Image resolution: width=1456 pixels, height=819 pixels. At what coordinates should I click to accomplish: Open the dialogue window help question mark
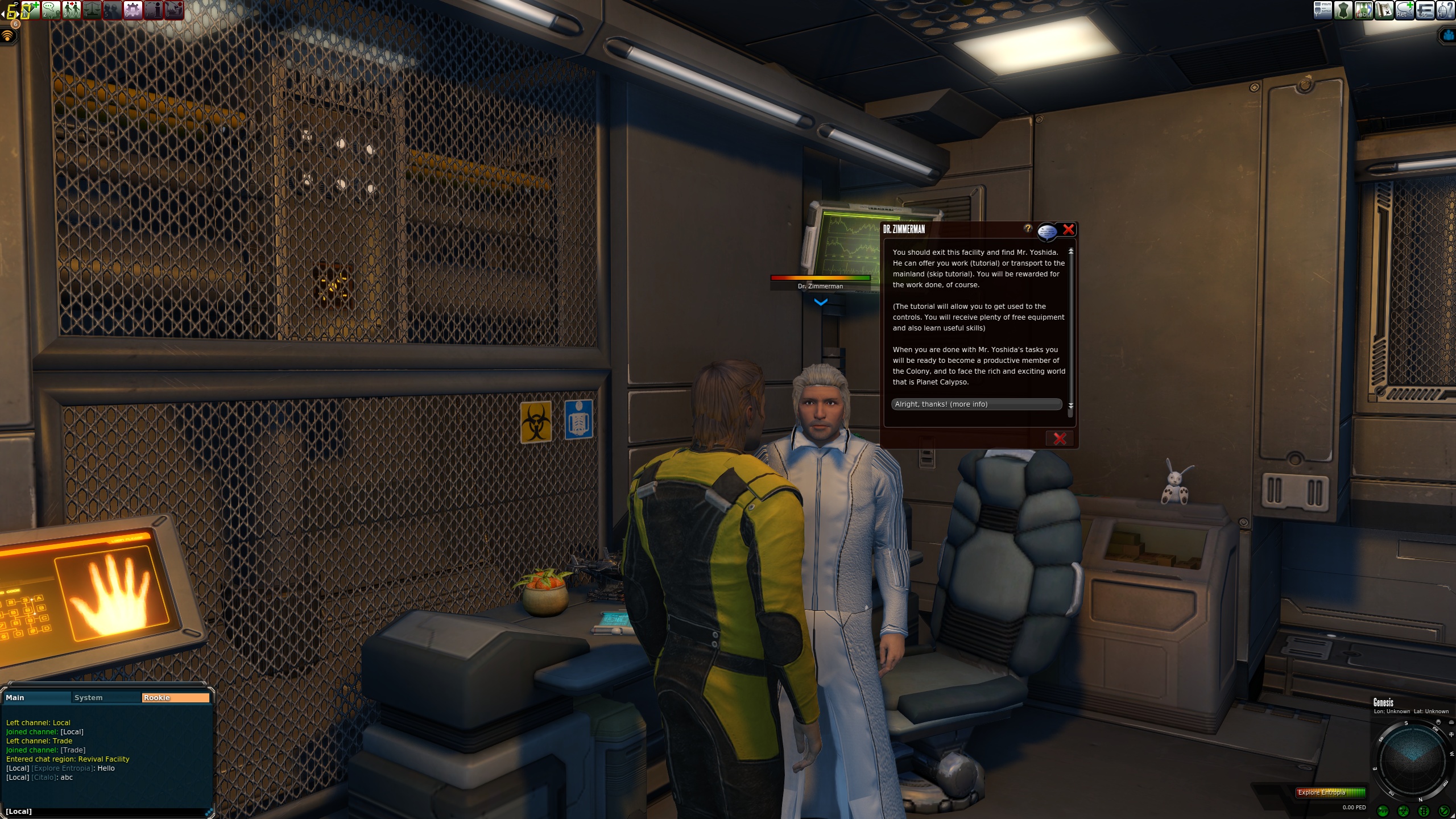pos(1028,229)
